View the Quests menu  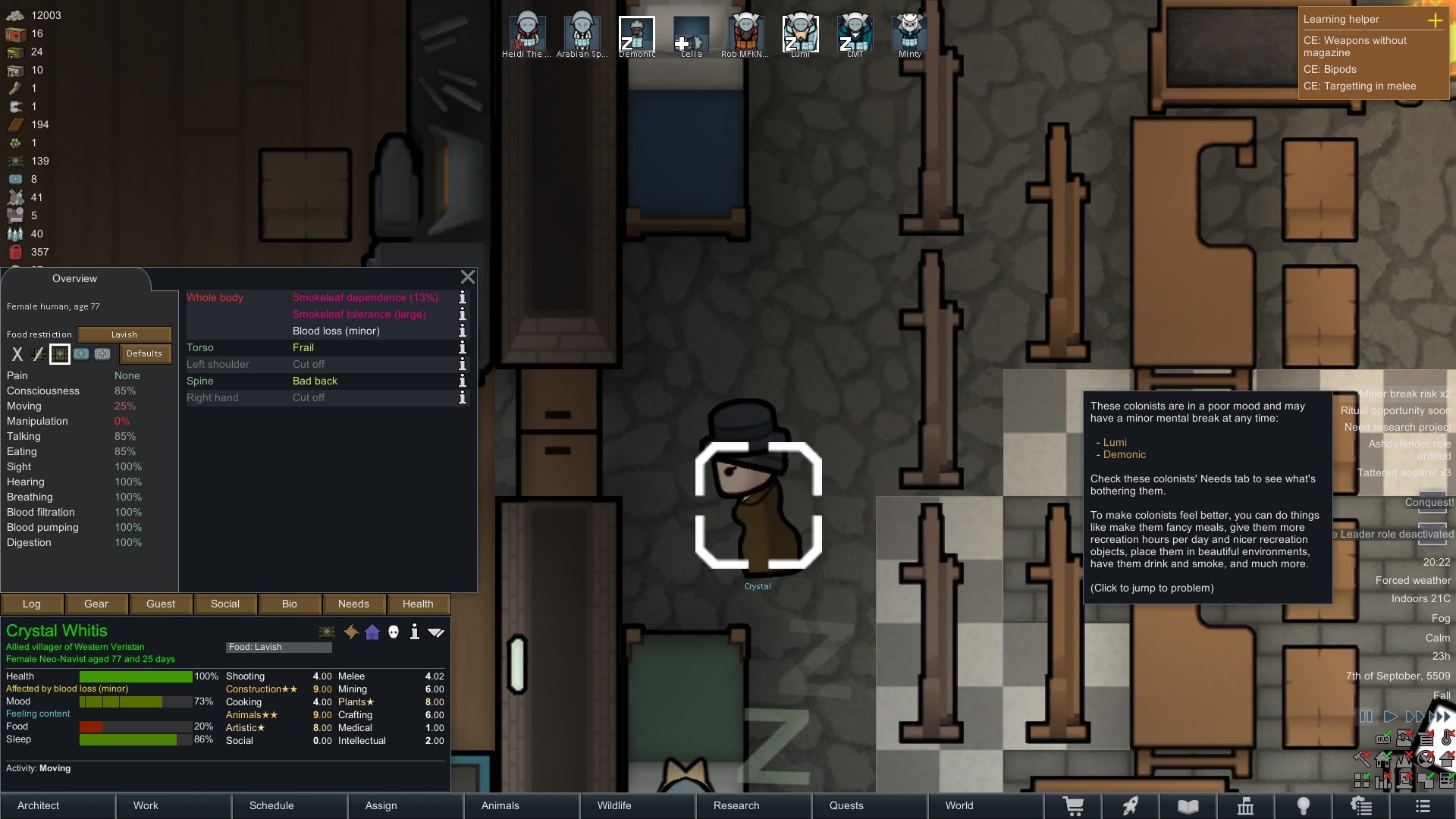[870, 805]
